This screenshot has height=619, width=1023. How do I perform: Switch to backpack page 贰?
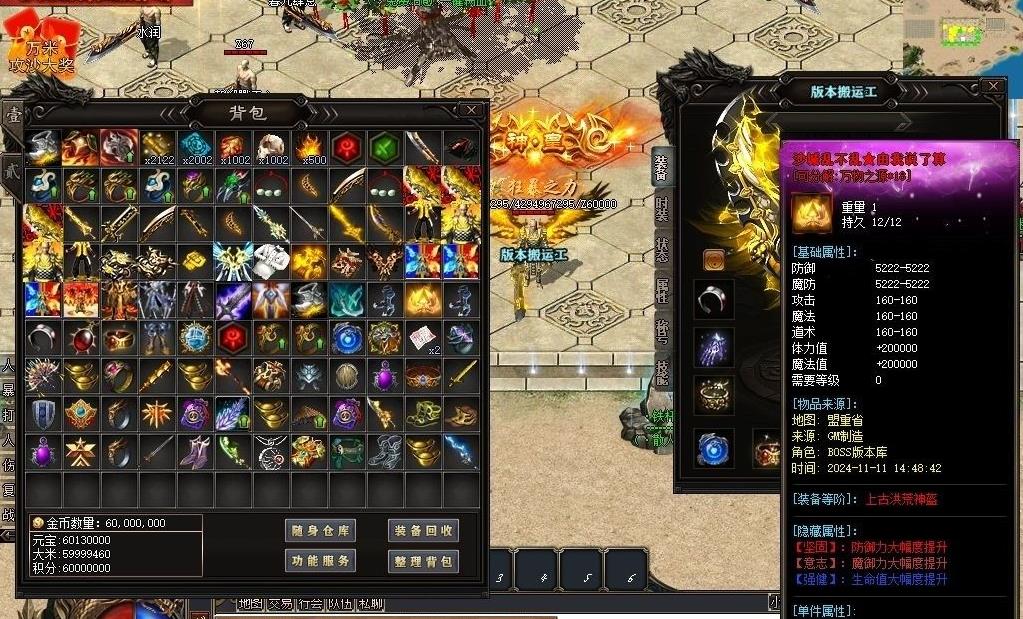pyautogui.click(x=12, y=166)
